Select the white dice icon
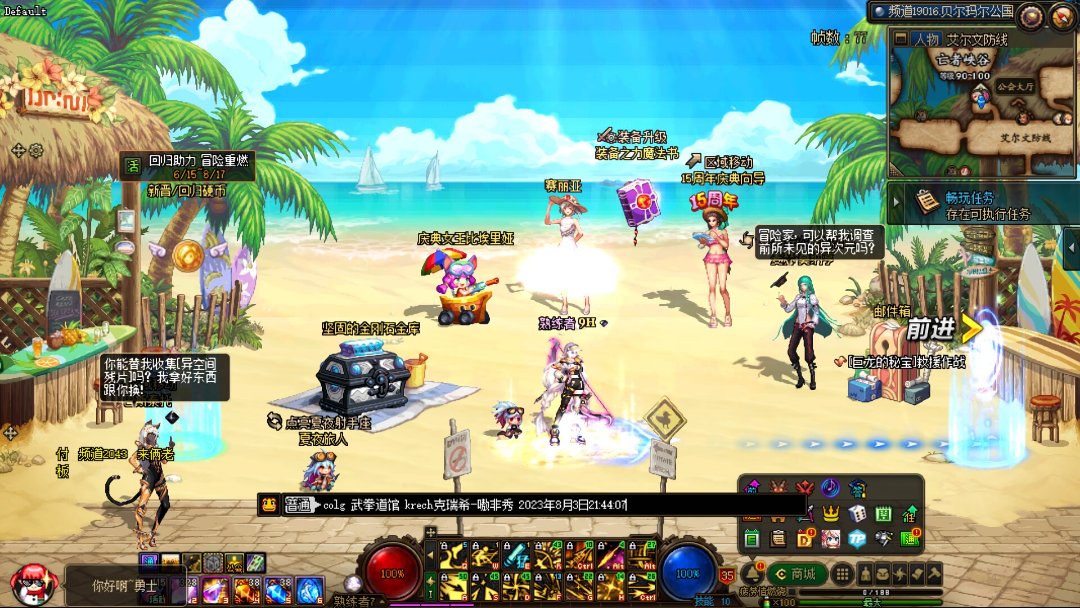This screenshot has width=1080, height=608. 857,513
